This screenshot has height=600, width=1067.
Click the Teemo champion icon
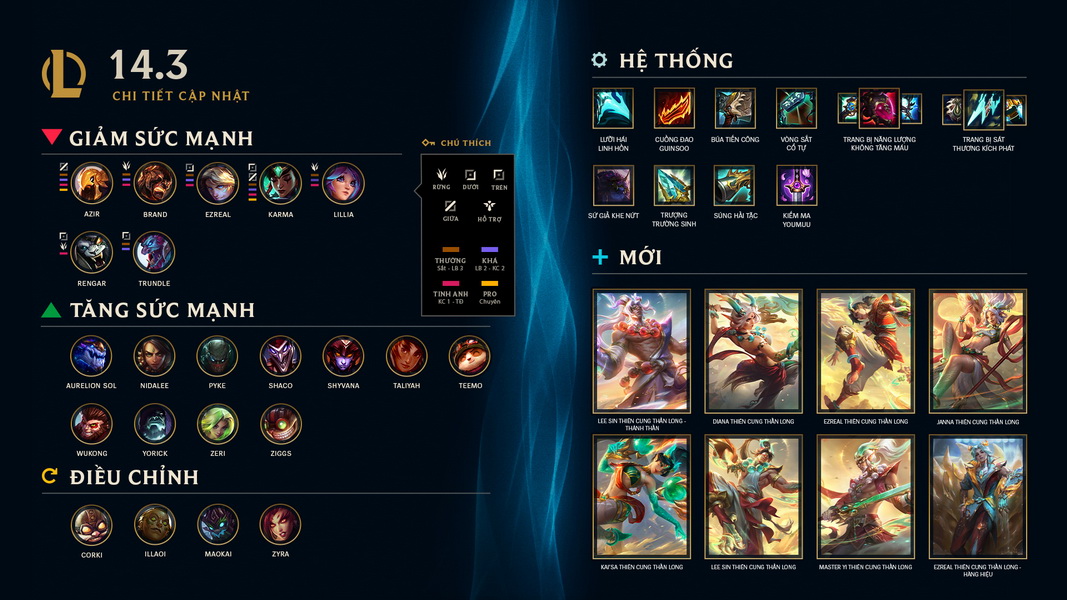pos(469,356)
